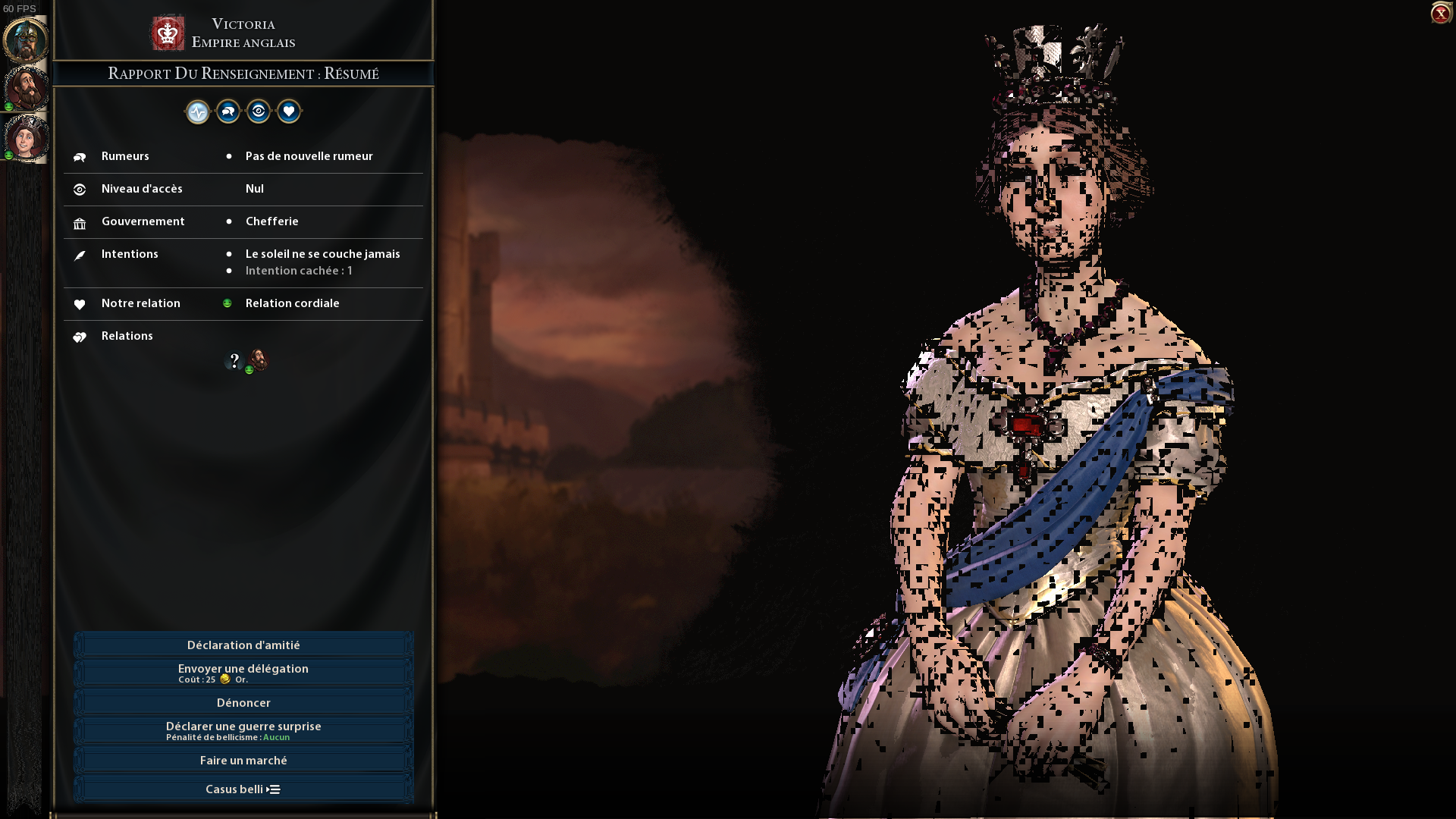This screenshot has width=1456, height=819.
Task: Click Déclaration d'amitié button
Action: [243, 645]
